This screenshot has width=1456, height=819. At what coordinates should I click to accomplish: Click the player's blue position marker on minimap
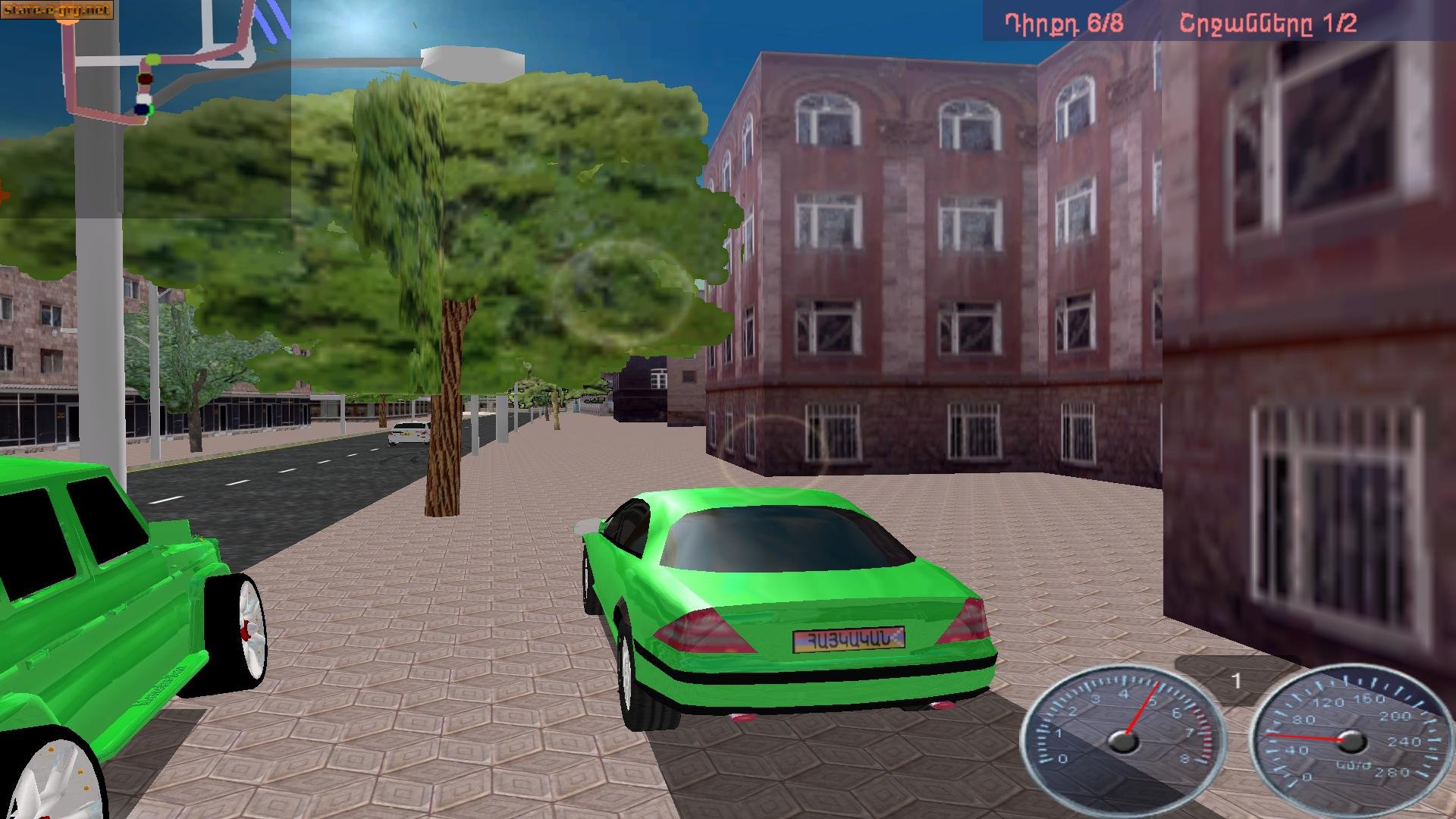click(141, 108)
